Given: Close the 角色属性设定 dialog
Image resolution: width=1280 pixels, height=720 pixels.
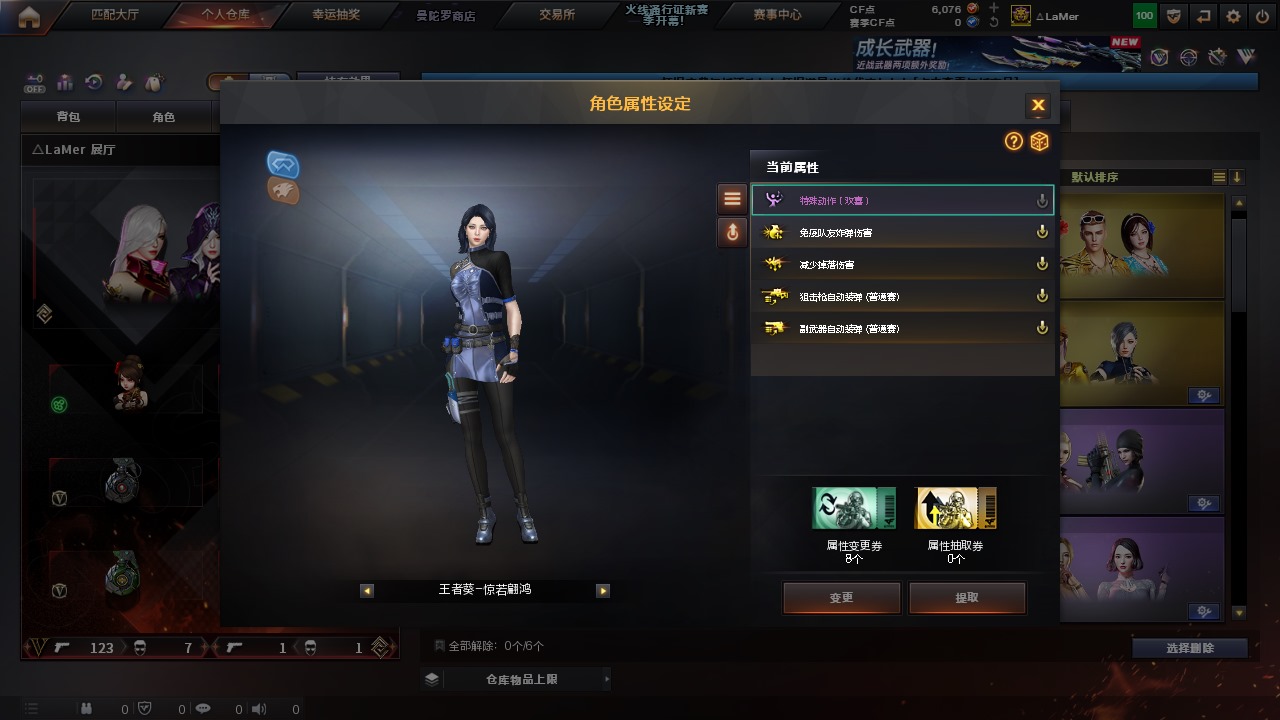Looking at the screenshot, I should (x=1038, y=105).
